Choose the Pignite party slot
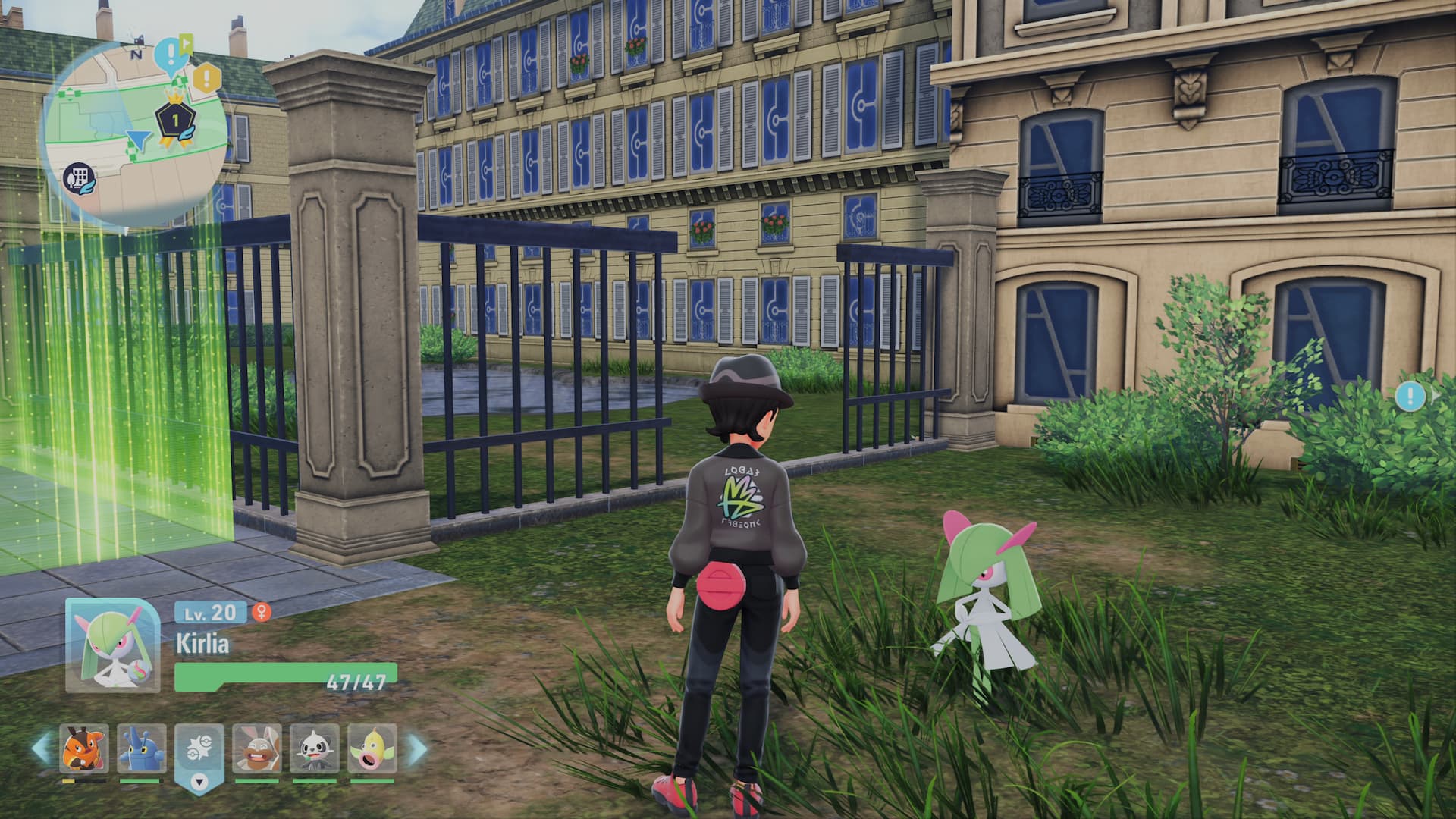The image size is (1456, 819). (83, 748)
